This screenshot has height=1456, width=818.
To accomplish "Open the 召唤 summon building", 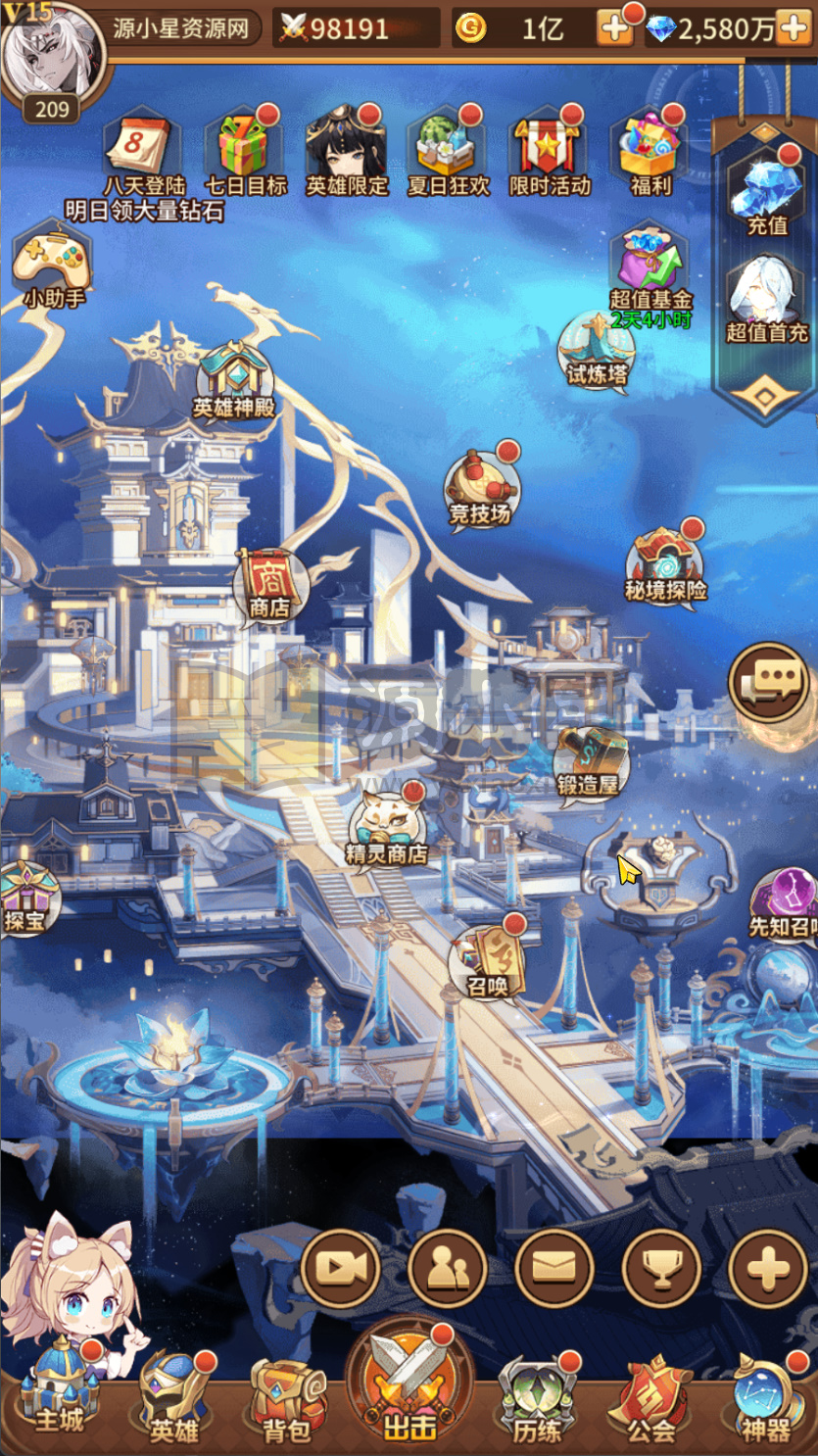I will 489,960.
